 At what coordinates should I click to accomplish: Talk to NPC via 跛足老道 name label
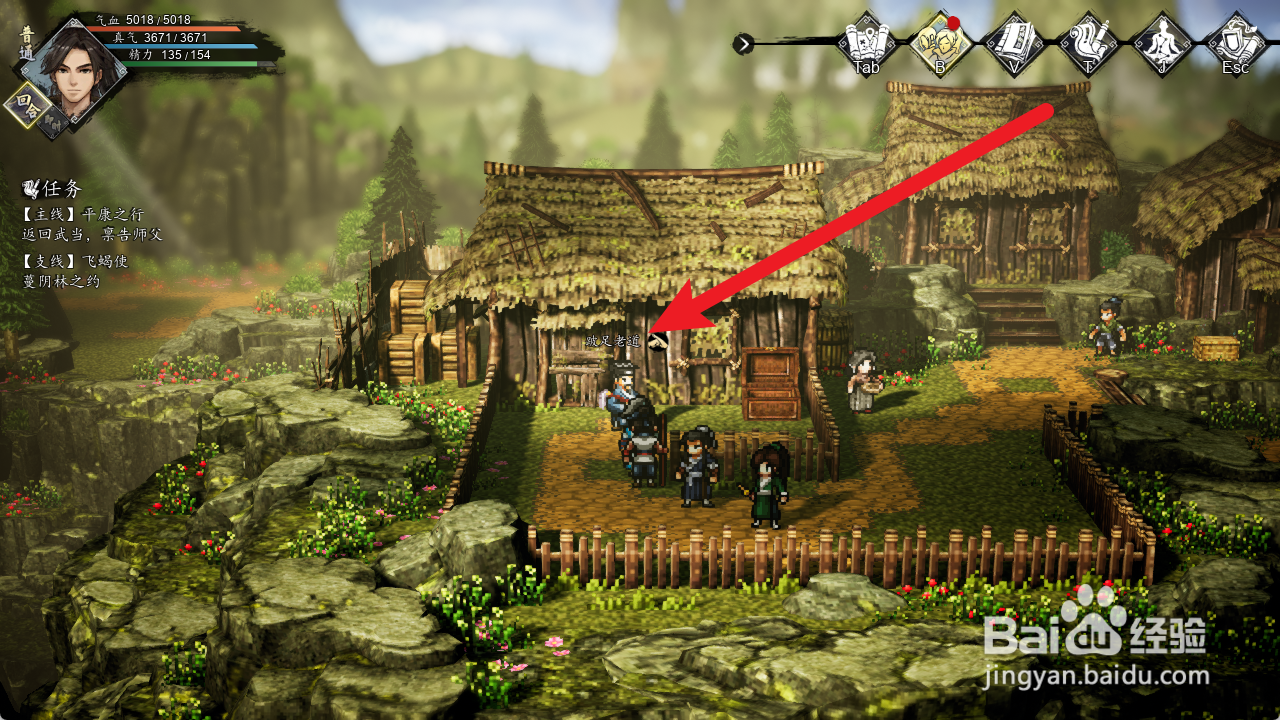tap(612, 340)
